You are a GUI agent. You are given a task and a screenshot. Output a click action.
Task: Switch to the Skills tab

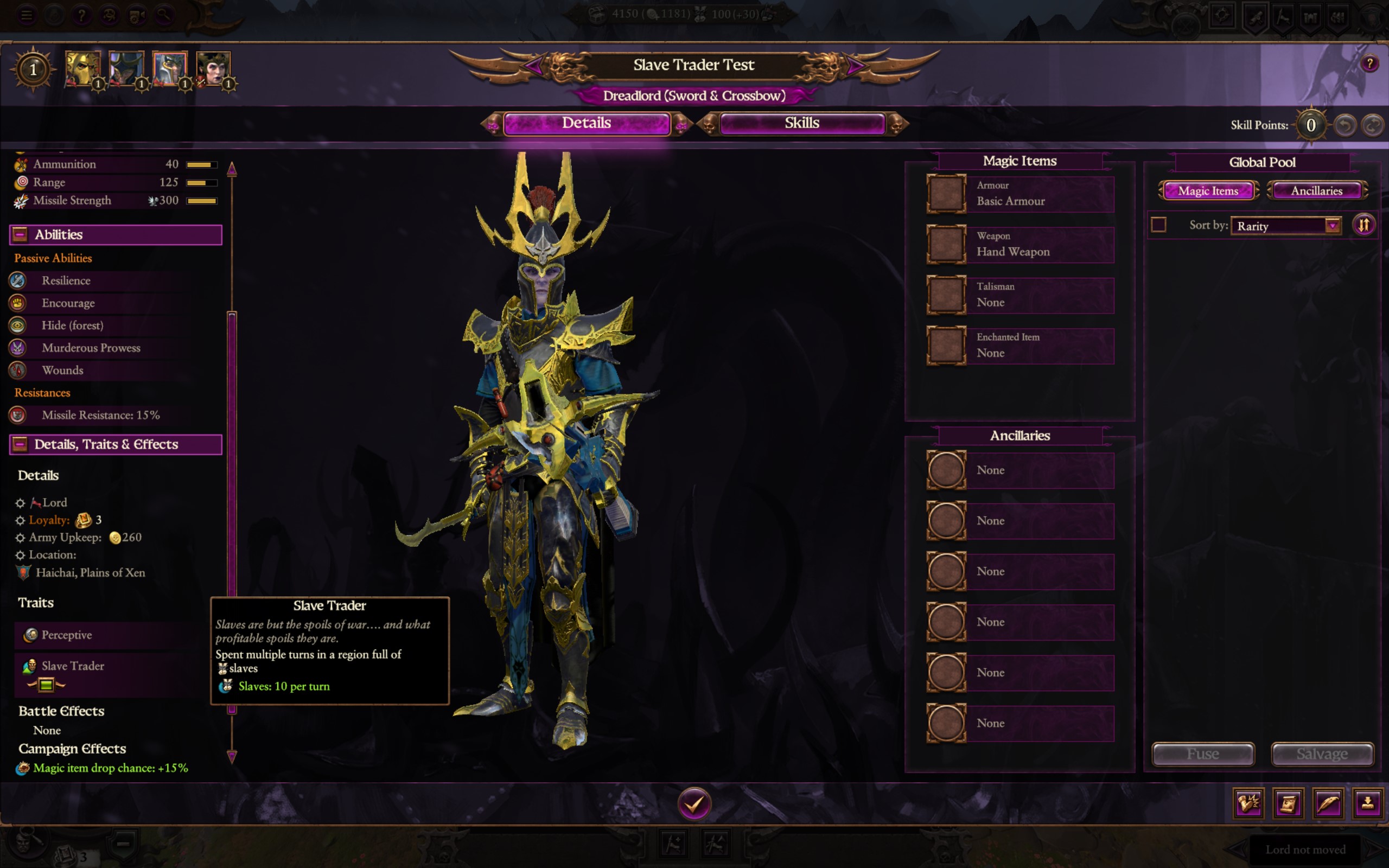(x=802, y=123)
